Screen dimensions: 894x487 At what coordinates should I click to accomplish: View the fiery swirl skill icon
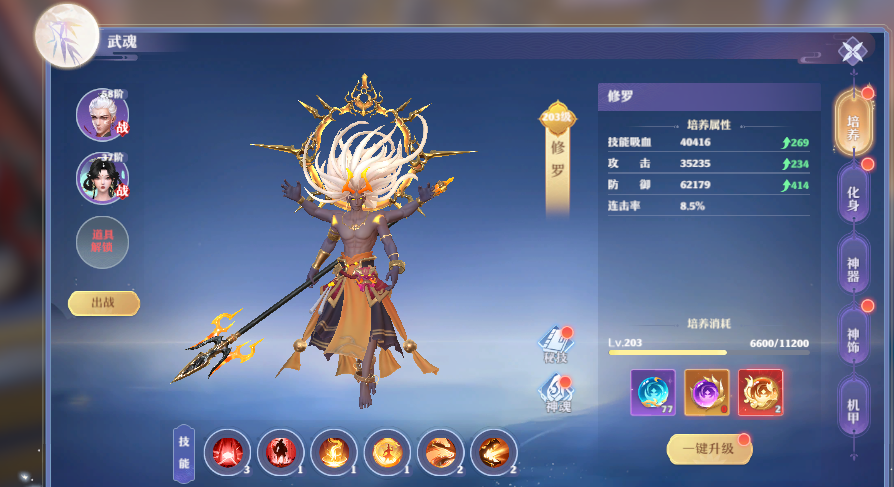[334, 453]
